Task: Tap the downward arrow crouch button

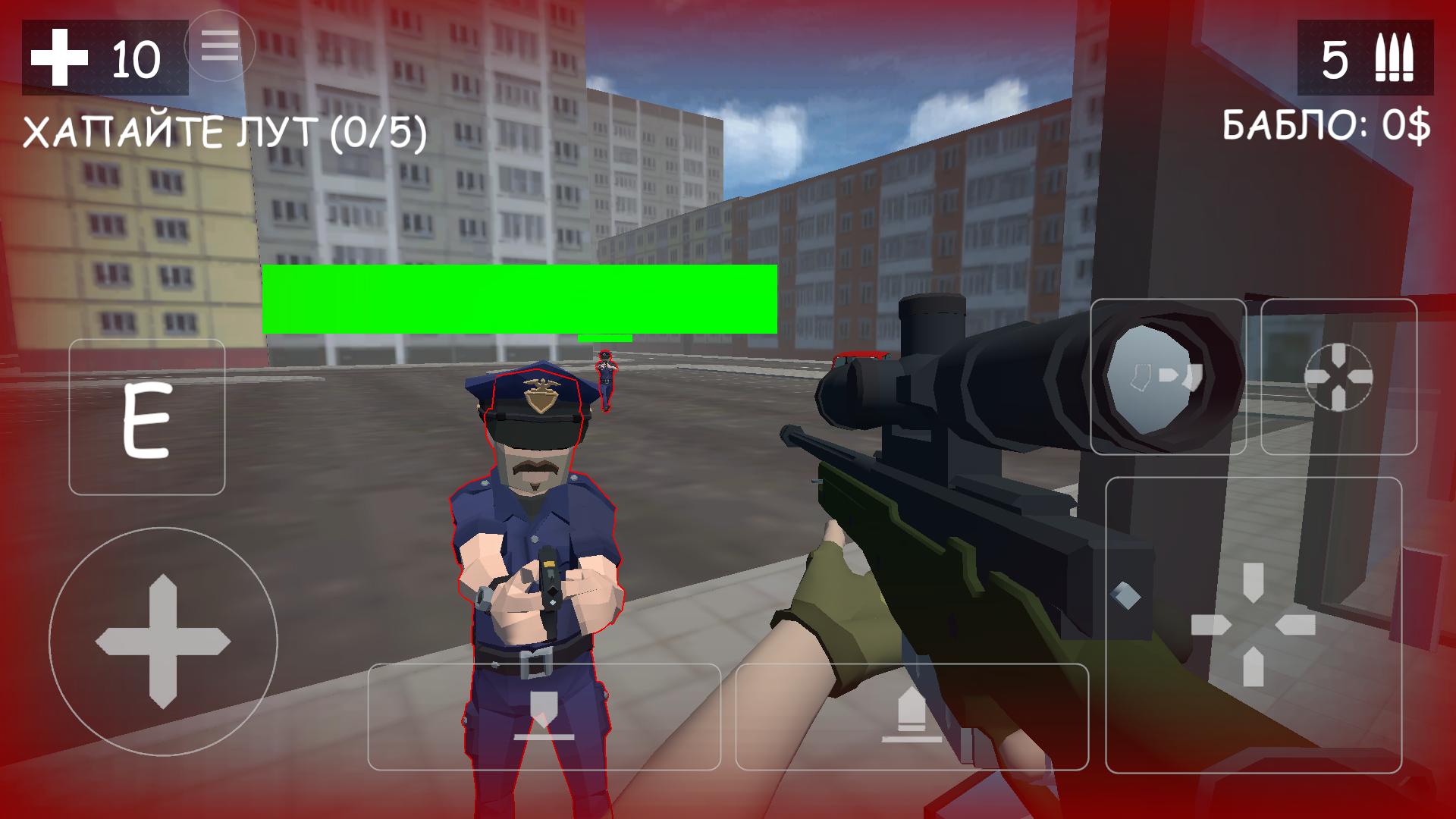Action: tap(544, 717)
